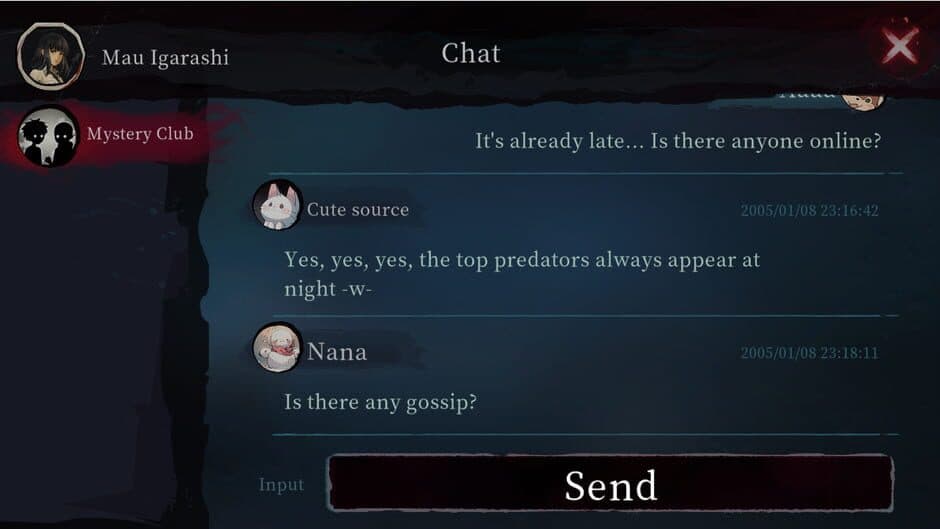The height and width of the screenshot is (529, 940).
Task: View Cute source's rabbit avatar
Action: pos(277,206)
